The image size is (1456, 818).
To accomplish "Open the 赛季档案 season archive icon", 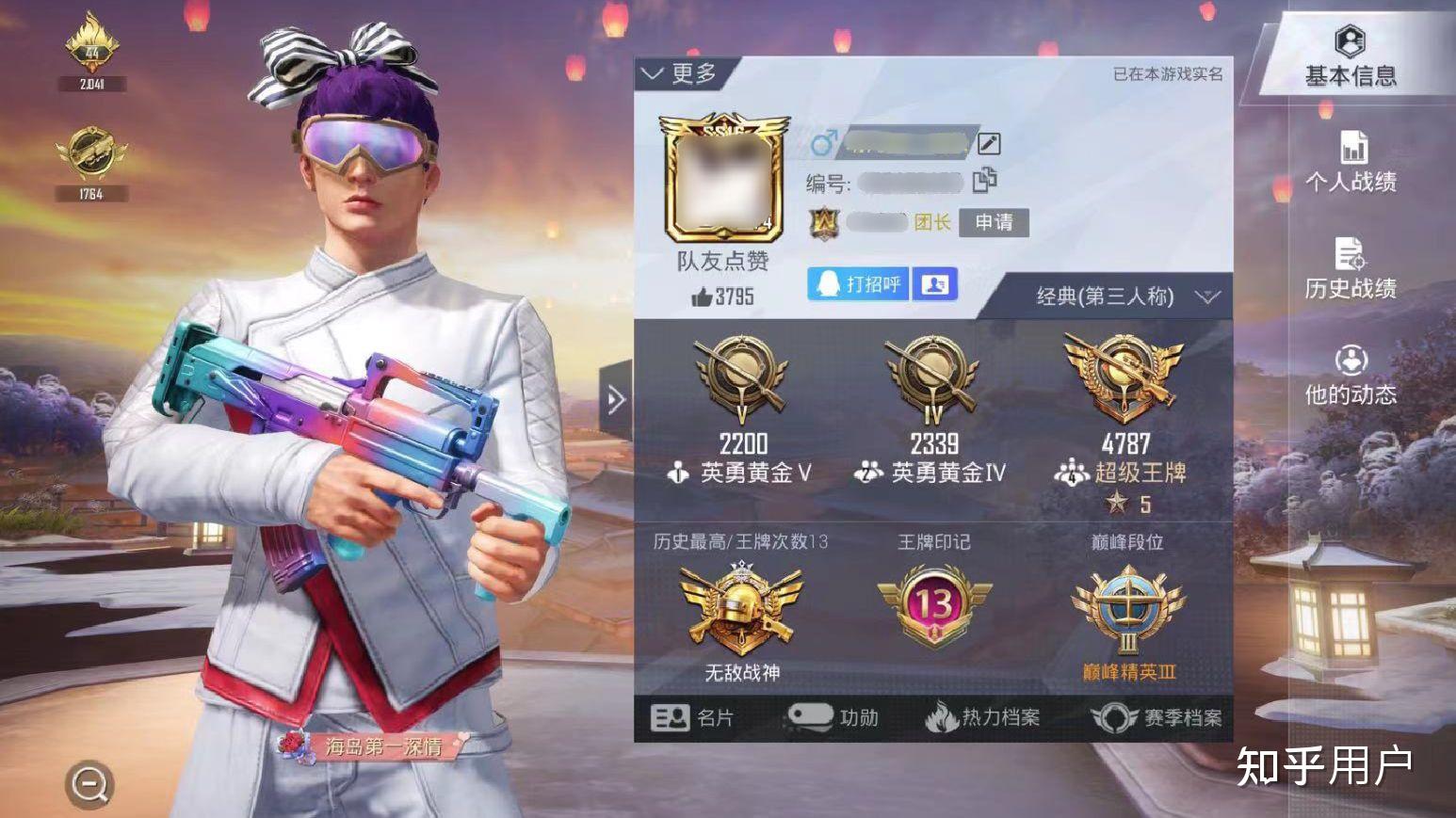I will 1115,717.
